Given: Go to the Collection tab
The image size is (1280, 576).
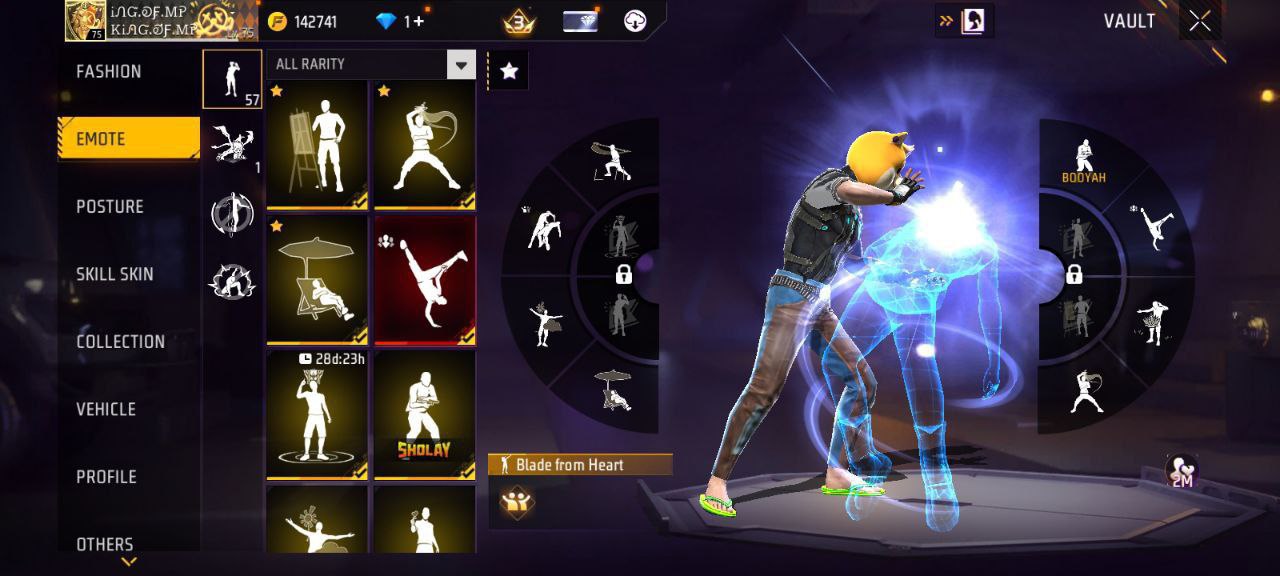Looking at the screenshot, I should 120,342.
